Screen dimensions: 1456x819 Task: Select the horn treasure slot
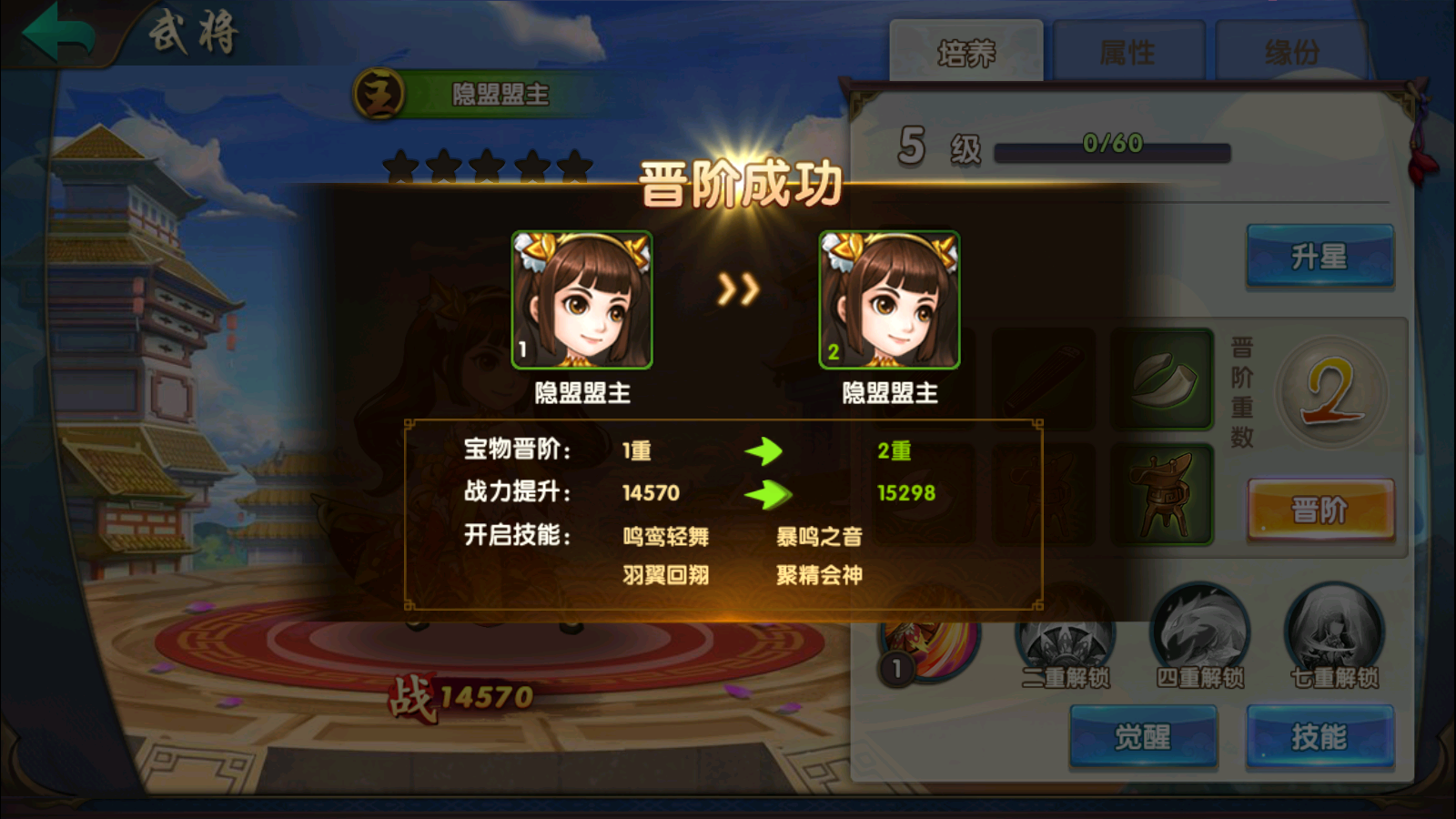1162,379
